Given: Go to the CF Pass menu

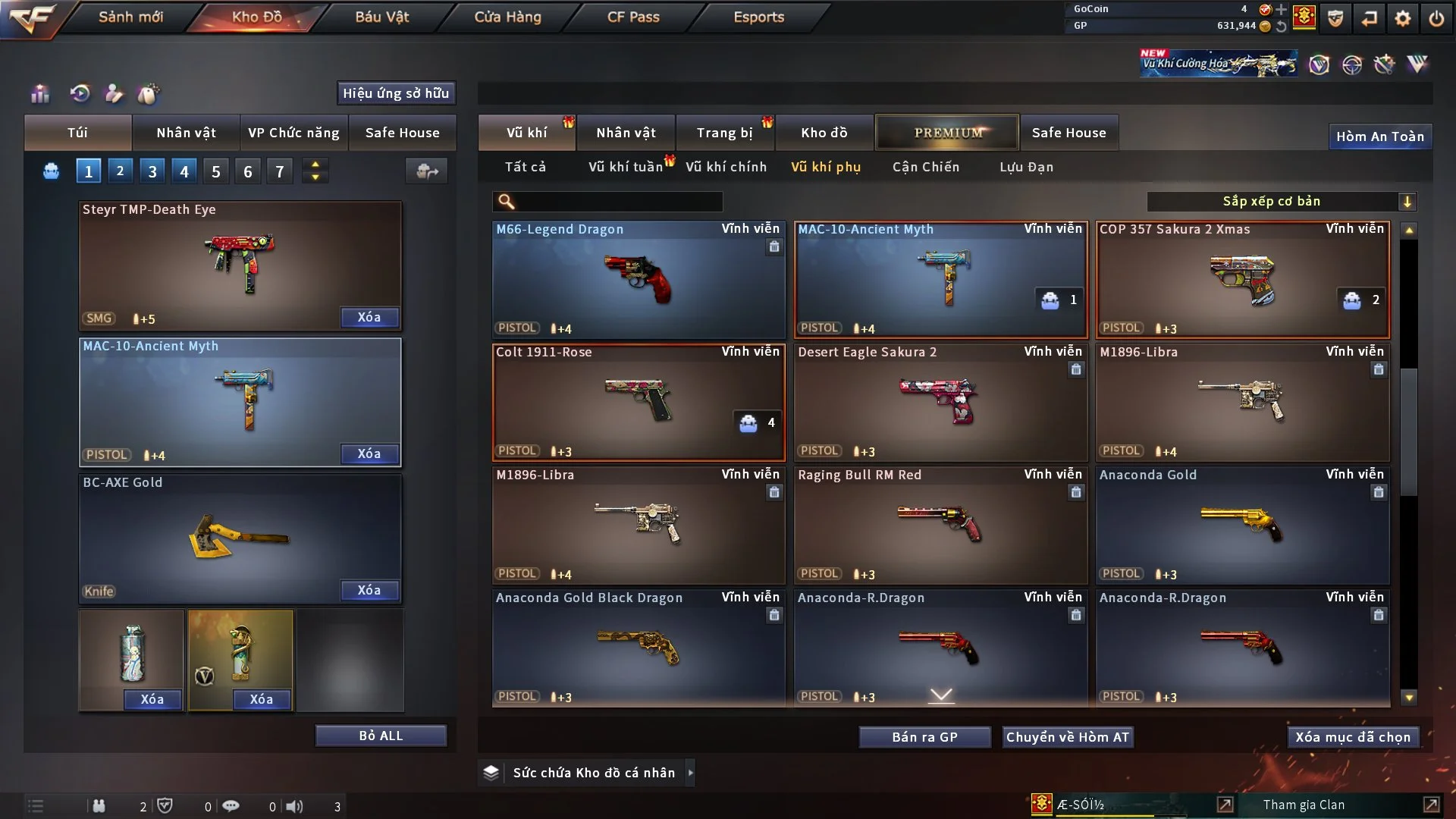Looking at the screenshot, I should point(633,17).
